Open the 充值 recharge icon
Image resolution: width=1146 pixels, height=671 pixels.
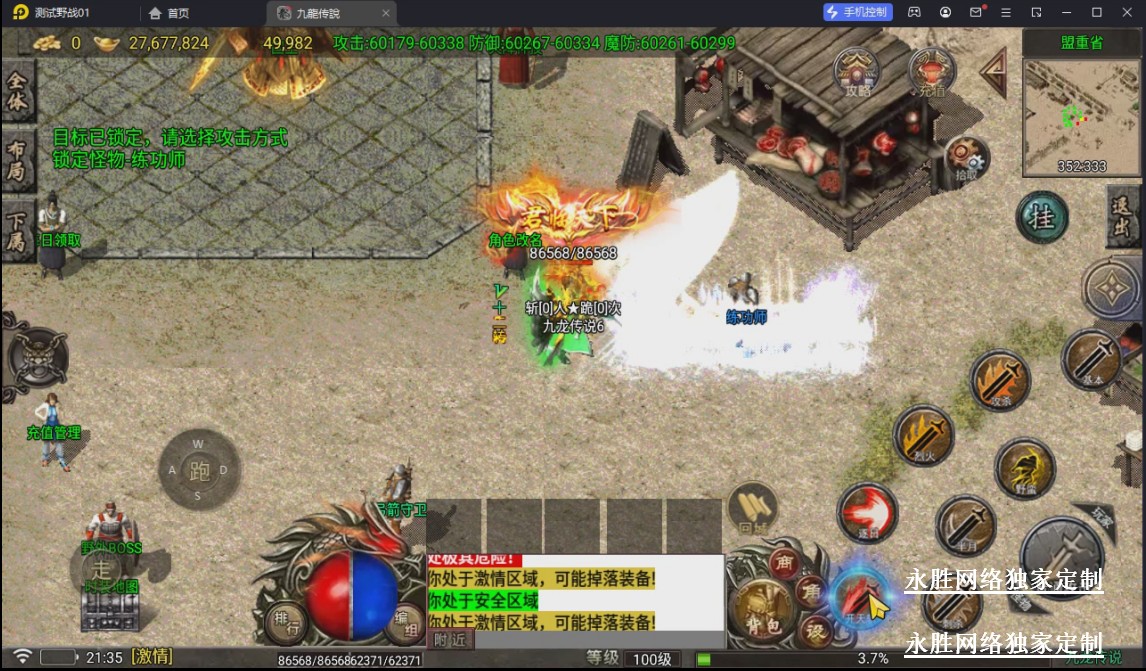[x=932, y=70]
